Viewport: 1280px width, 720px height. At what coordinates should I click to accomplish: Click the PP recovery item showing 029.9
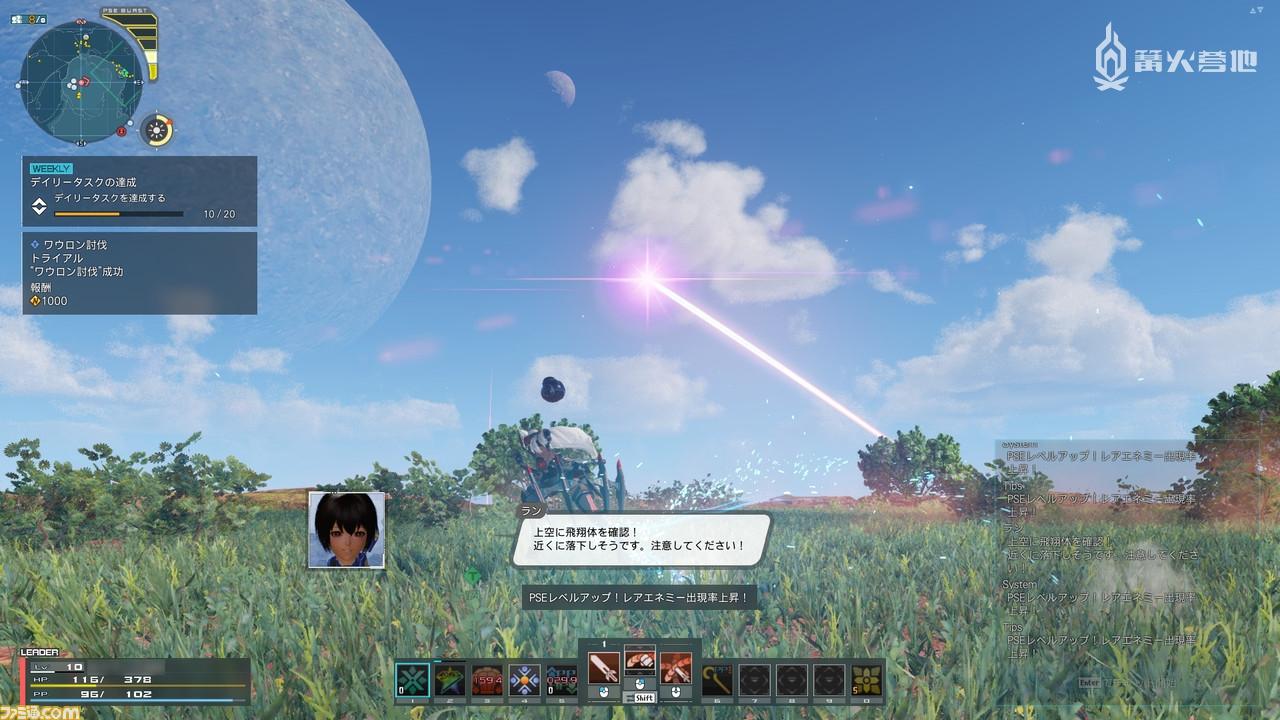point(562,678)
